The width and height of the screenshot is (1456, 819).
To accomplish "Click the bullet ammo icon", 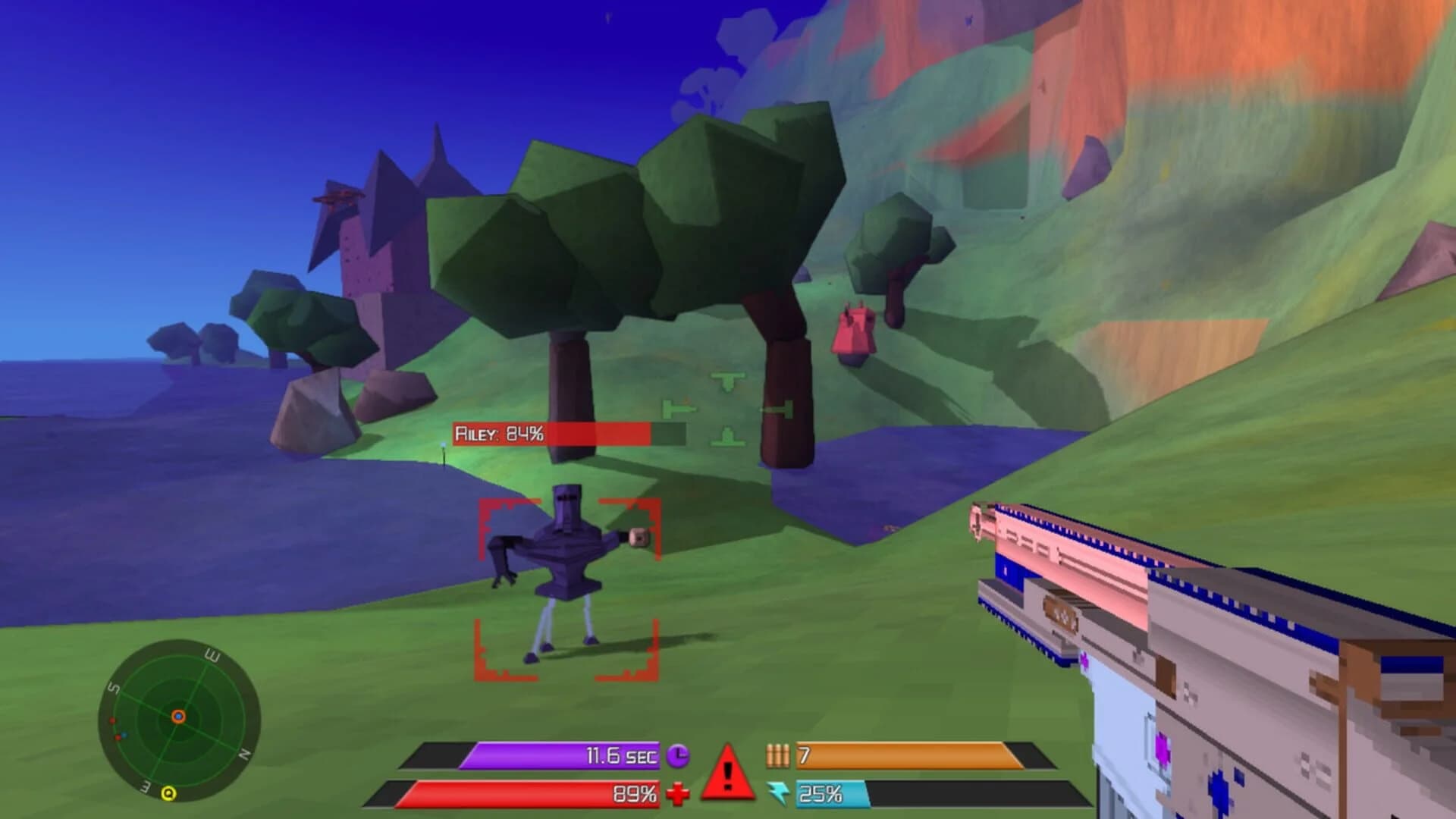I will tap(778, 755).
